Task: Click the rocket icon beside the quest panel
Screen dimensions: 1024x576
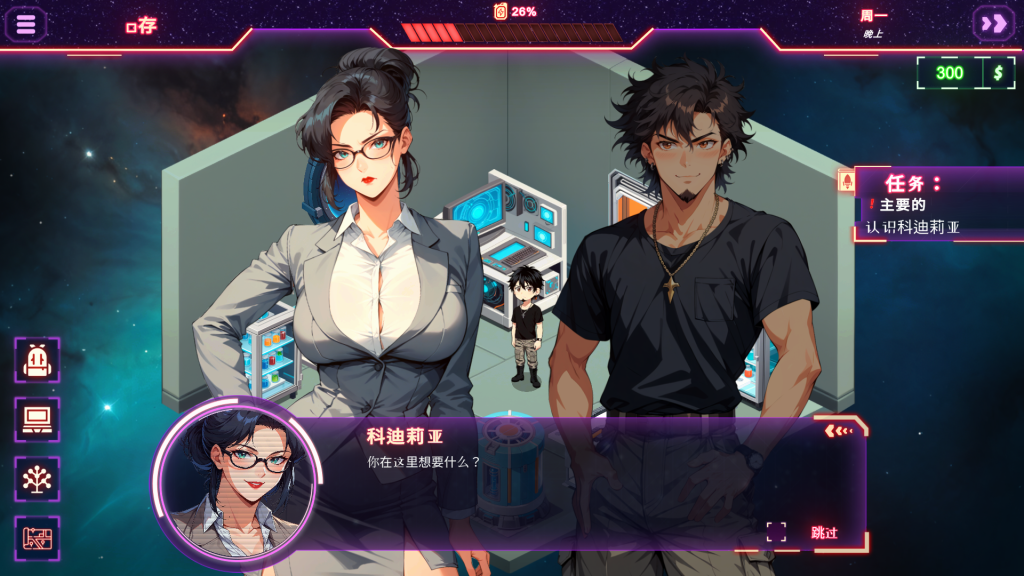Action: [x=846, y=181]
